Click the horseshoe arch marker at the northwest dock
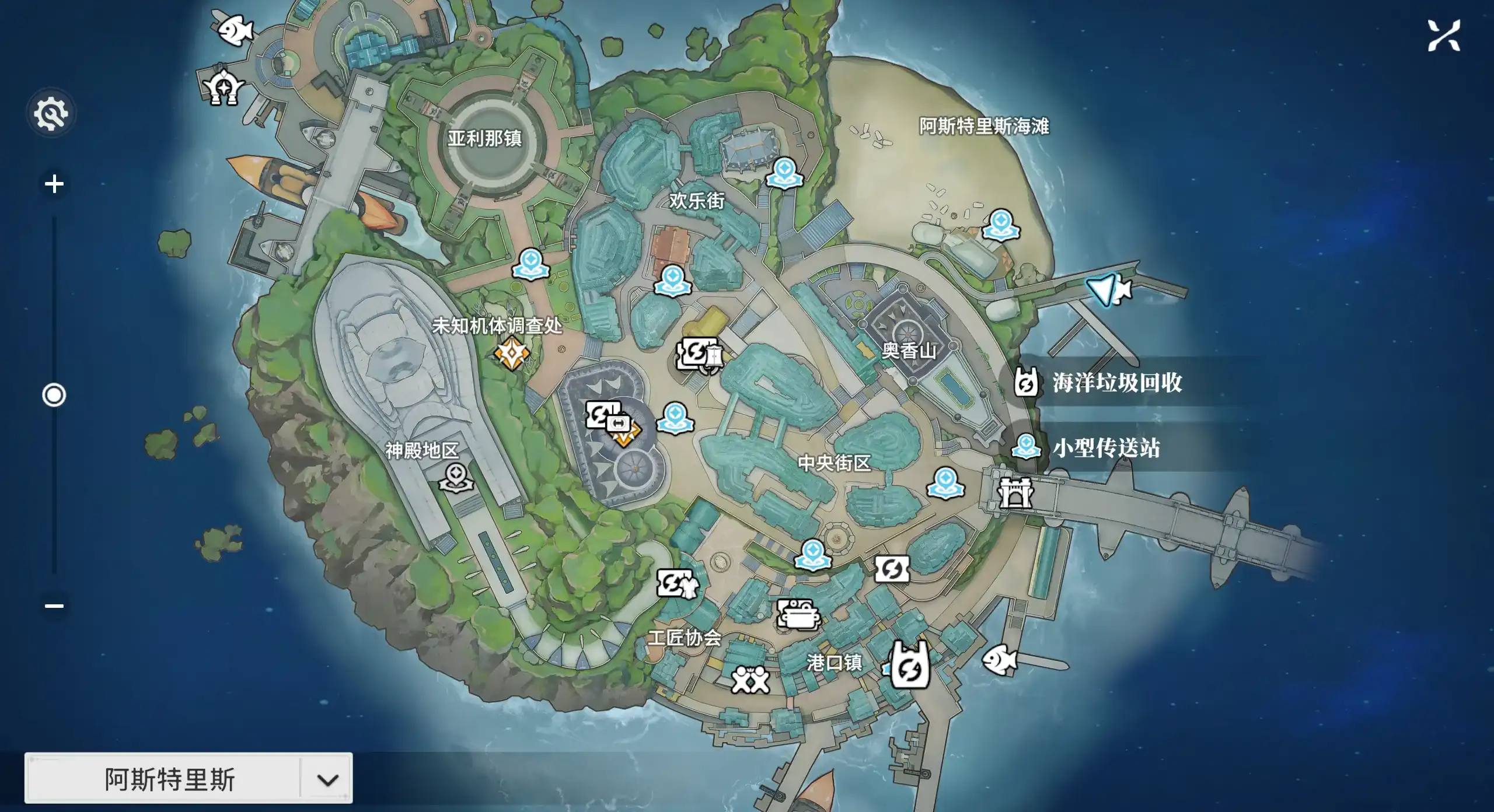This screenshot has width=1494, height=812. tap(223, 87)
